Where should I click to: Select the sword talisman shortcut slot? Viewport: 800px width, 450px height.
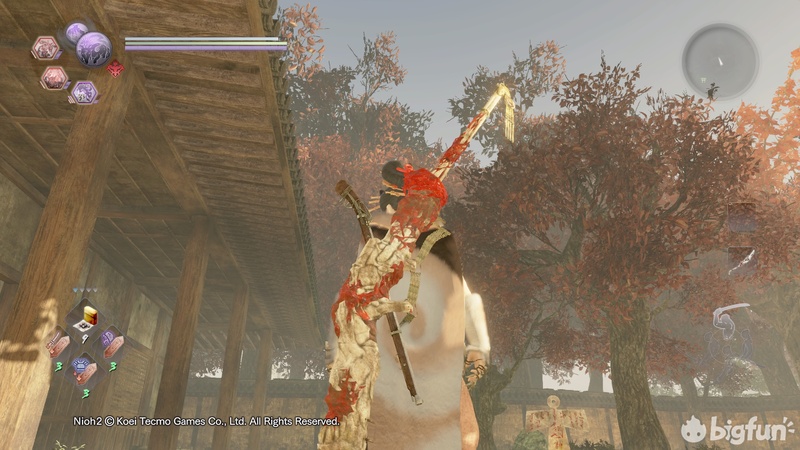click(x=58, y=343)
